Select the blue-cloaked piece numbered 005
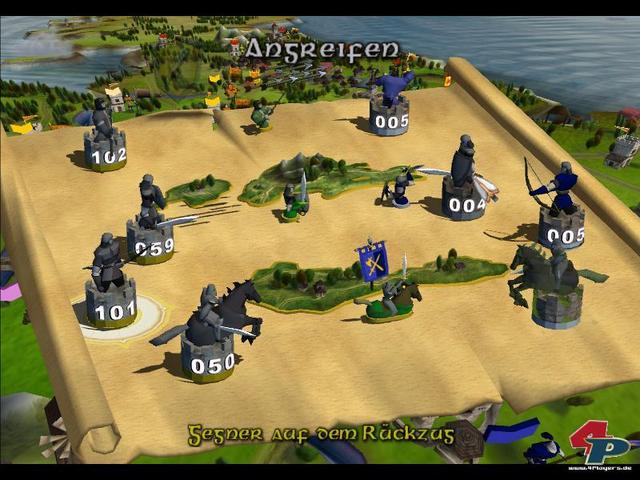The height and width of the screenshot is (480, 640). [390, 105]
